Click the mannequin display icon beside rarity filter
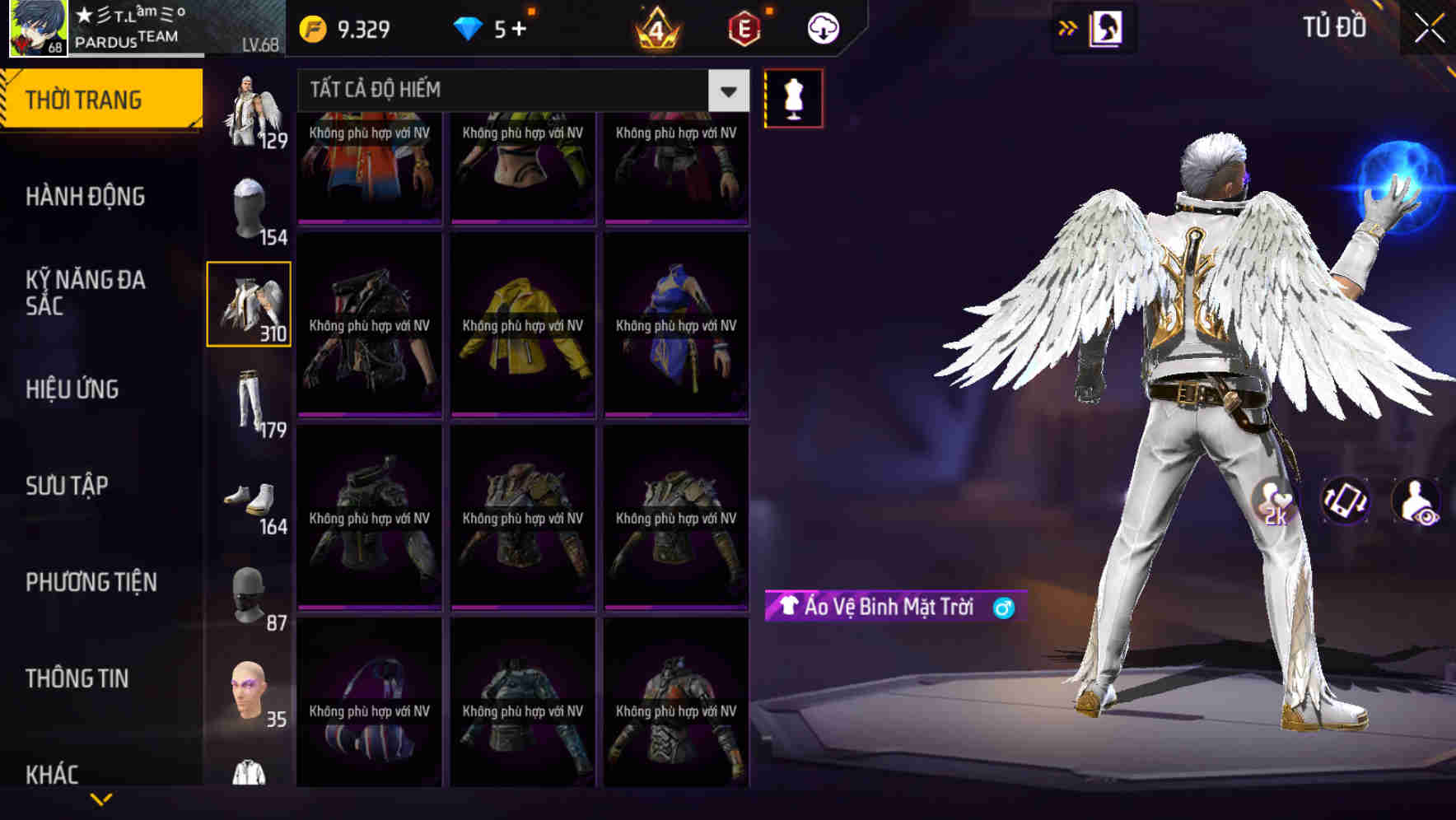 click(x=793, y=96)
